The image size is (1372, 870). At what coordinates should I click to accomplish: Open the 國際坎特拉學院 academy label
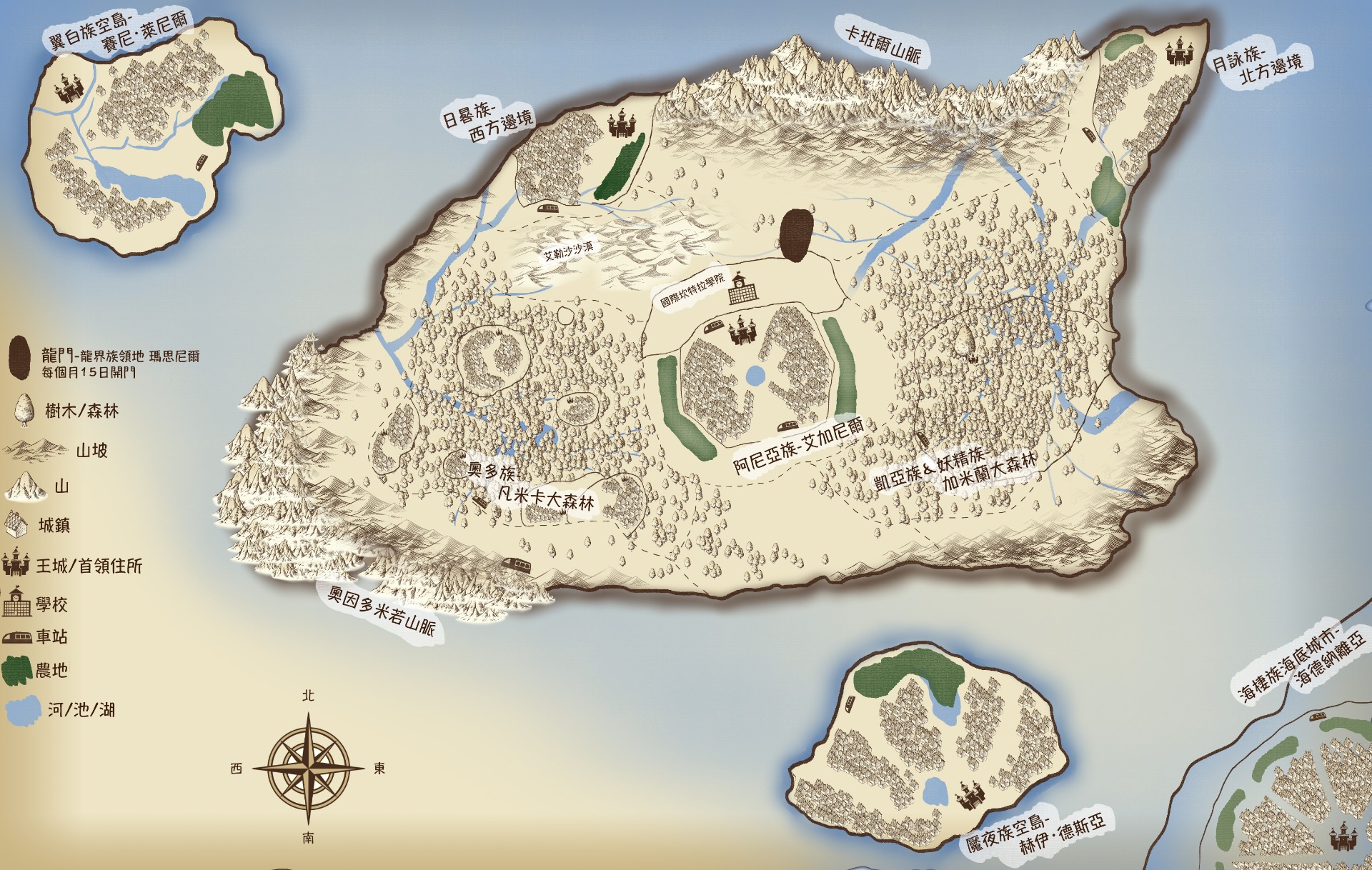(692, 291)
